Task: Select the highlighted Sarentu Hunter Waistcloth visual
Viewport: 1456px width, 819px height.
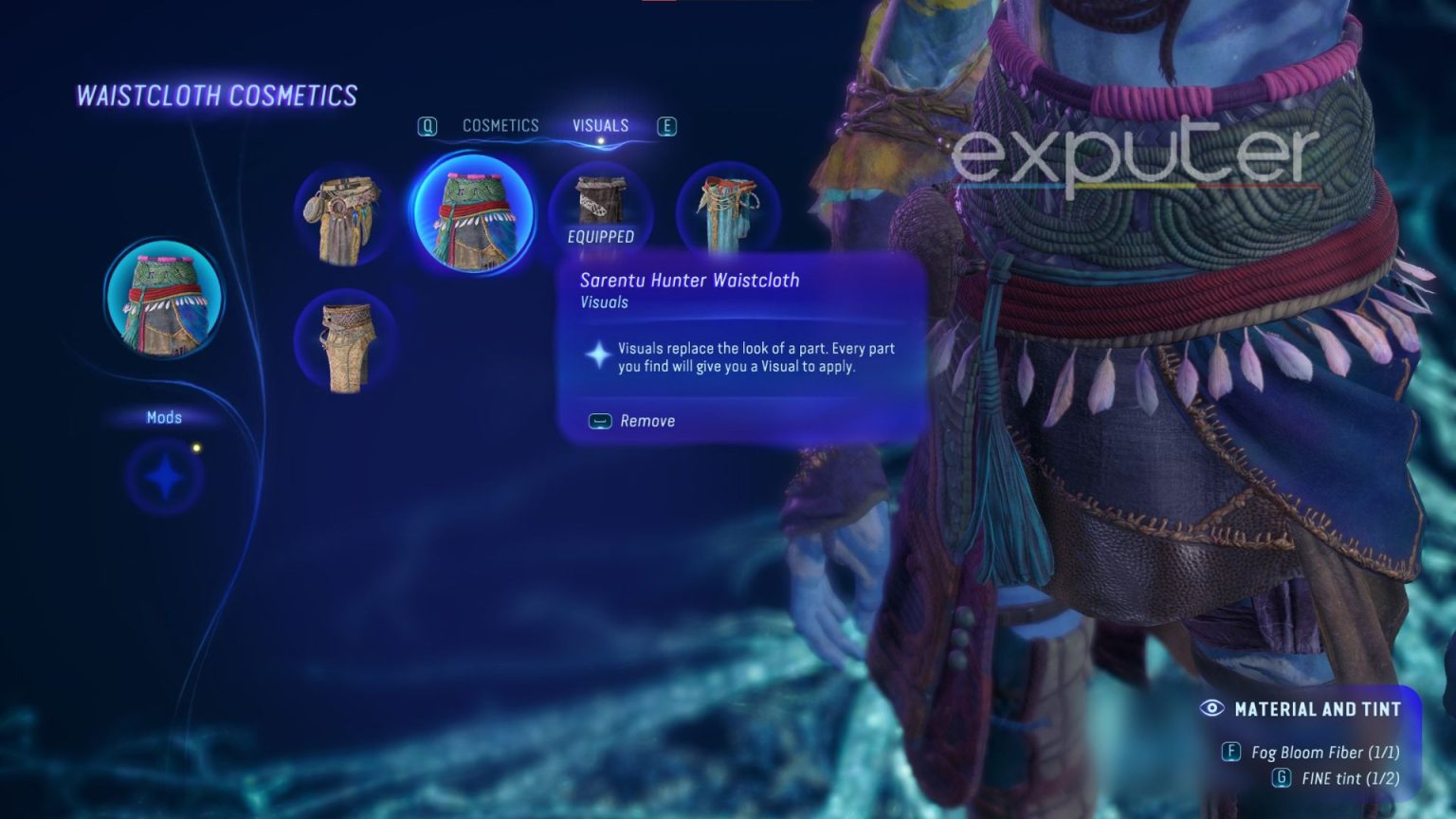Action: pyautogui.click(x=474, y=213)
